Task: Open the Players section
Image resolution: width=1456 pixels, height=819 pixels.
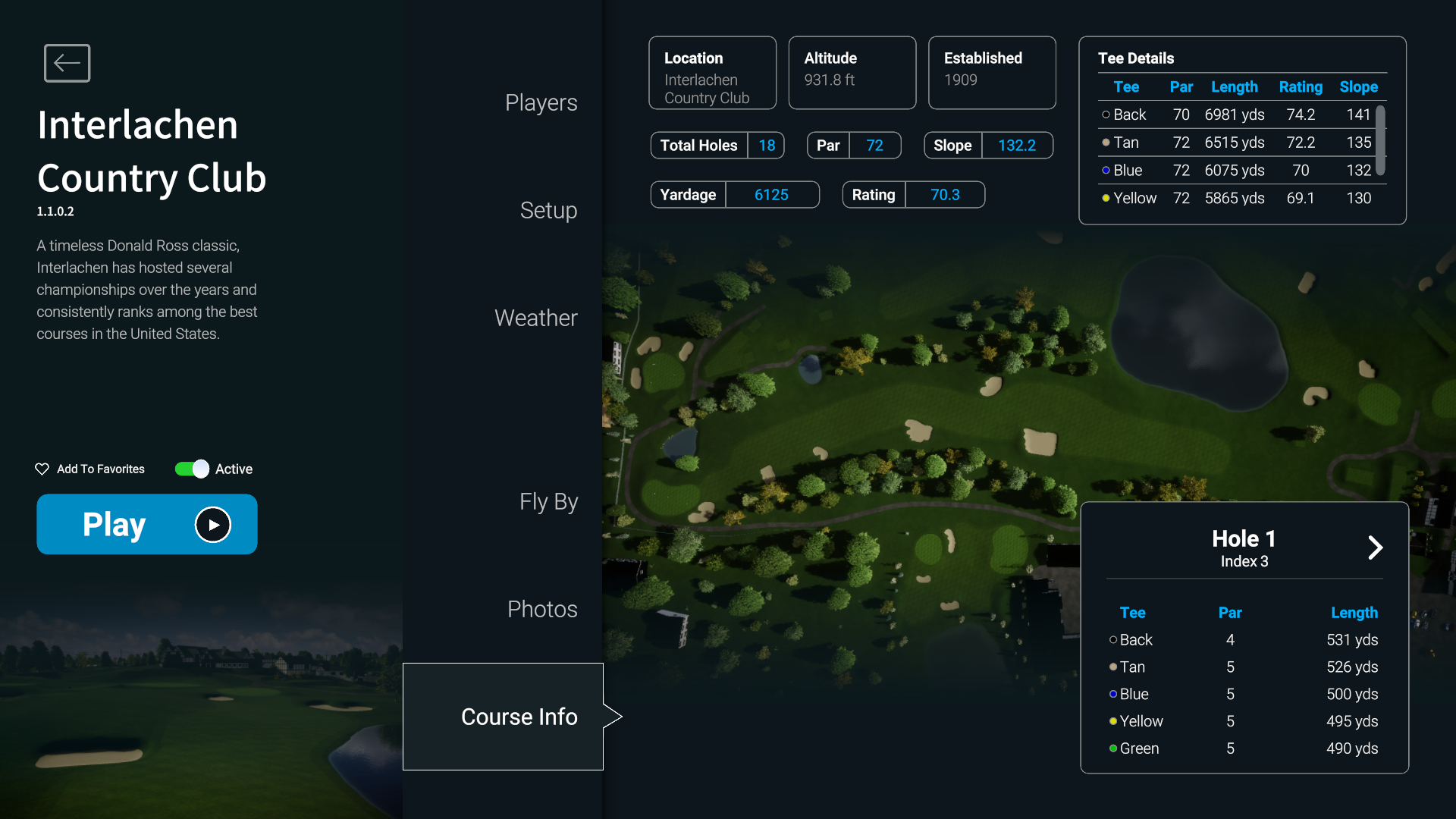Action: coord(541,102)
